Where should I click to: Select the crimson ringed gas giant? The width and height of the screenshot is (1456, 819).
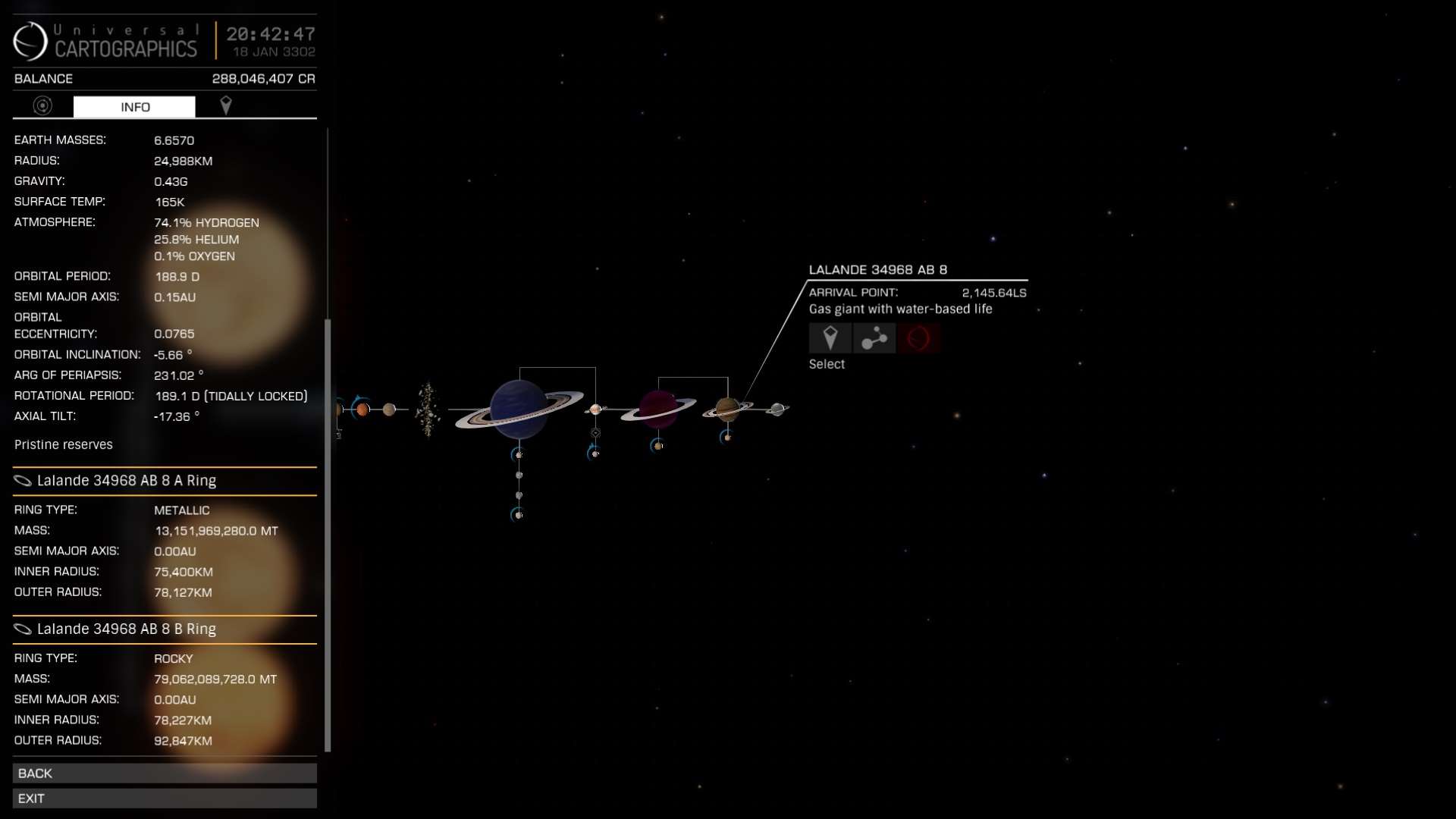pyautogui.click(x=657, y=409)
